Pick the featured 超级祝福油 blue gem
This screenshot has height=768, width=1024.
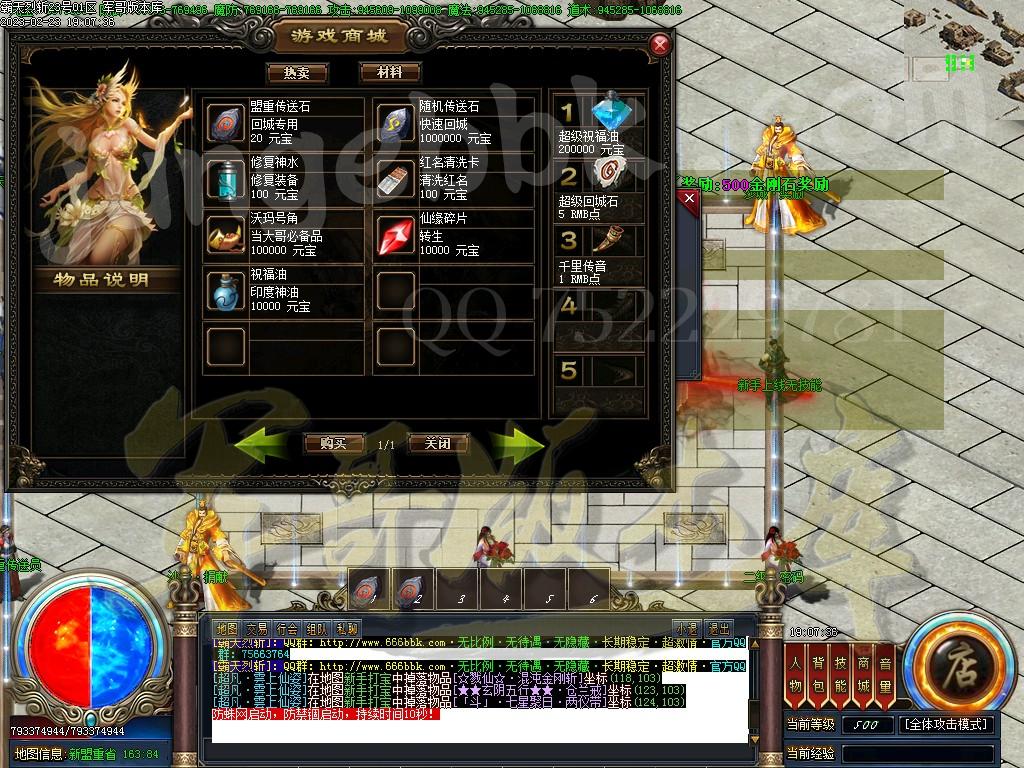(x=608, y=112)
